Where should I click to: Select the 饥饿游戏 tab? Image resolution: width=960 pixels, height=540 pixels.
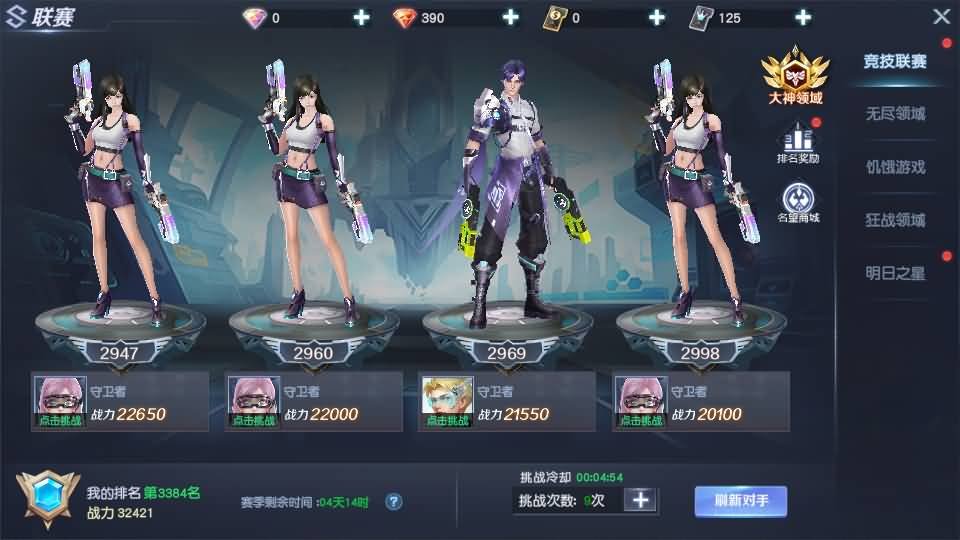895,167
